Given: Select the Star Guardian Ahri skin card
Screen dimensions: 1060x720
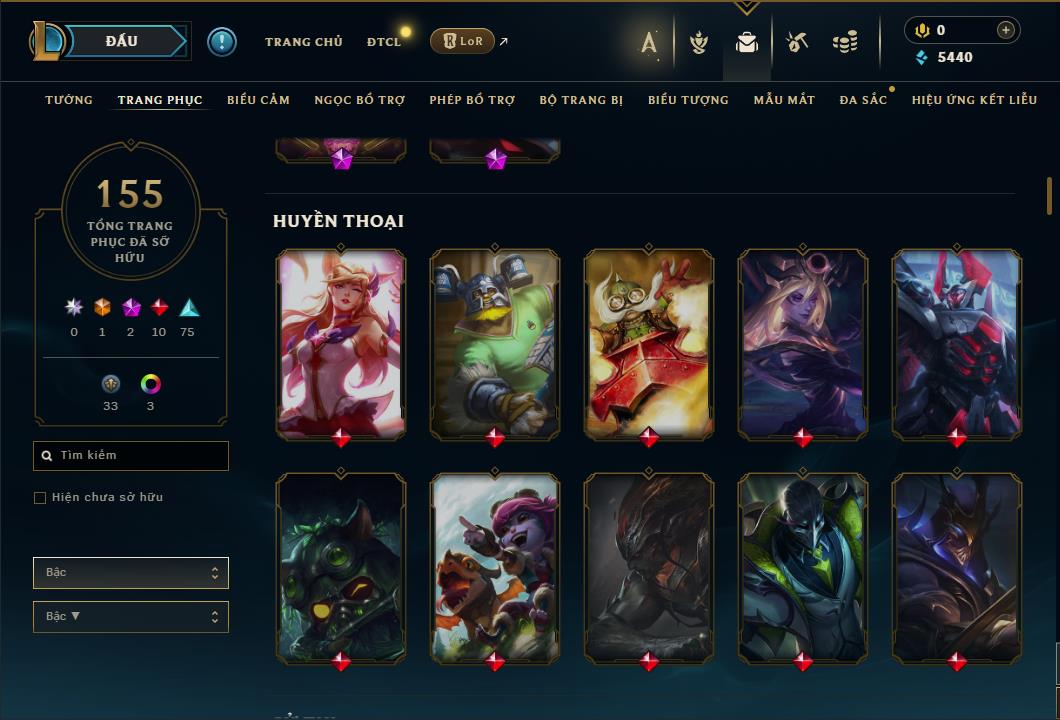Looking at the screenshot, I should coord(341,343).
